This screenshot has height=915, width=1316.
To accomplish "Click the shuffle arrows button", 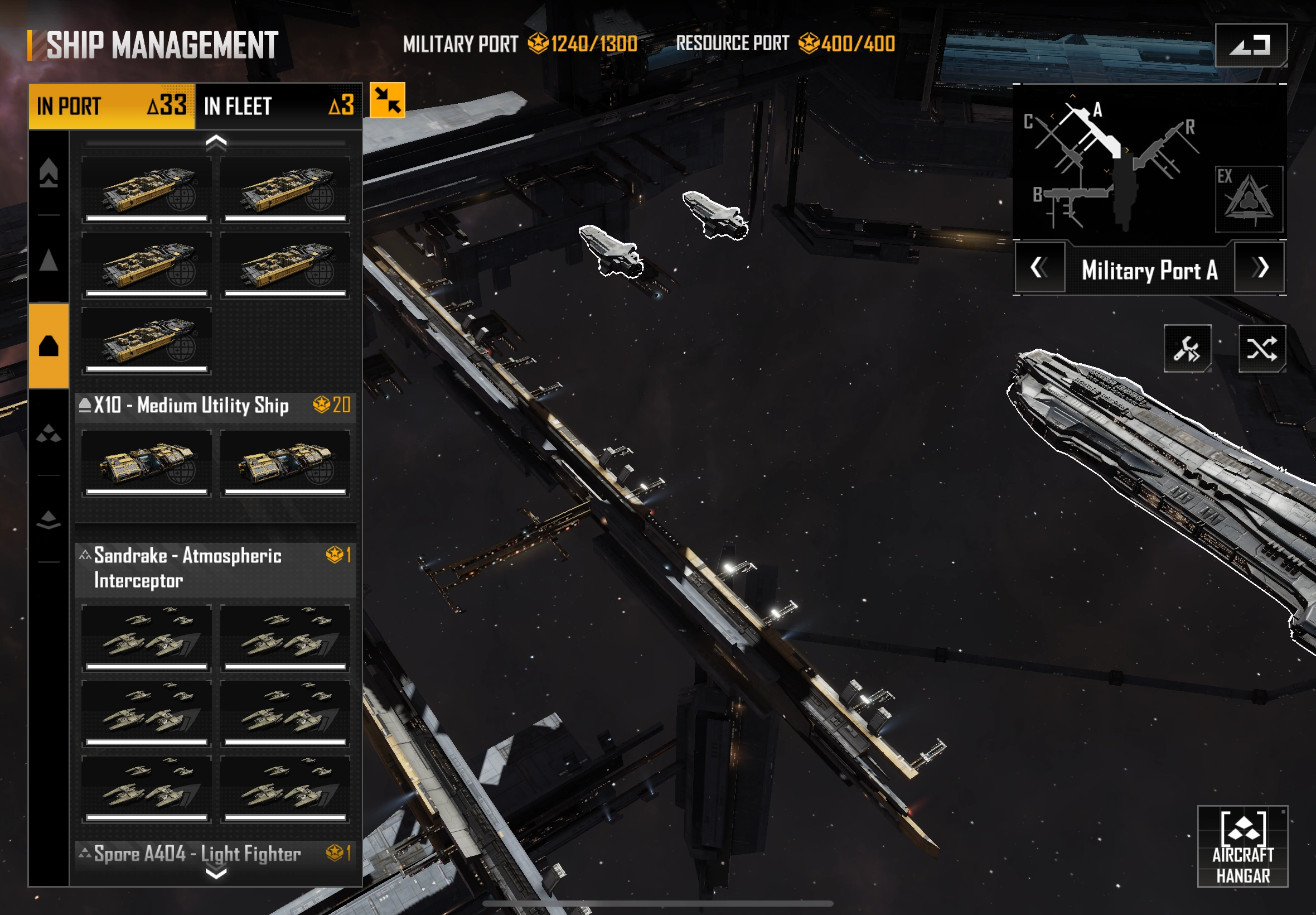I will (1261, 348).
